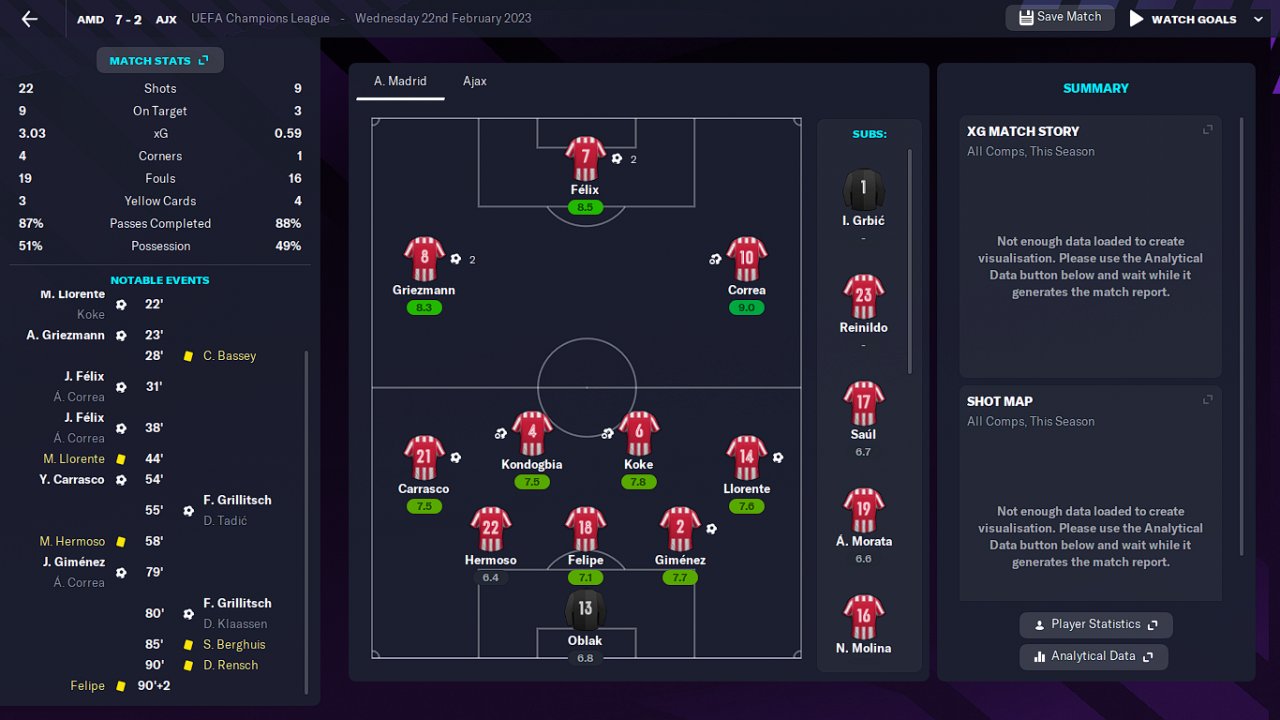Open Analytical Data report

coord(1093,657)
